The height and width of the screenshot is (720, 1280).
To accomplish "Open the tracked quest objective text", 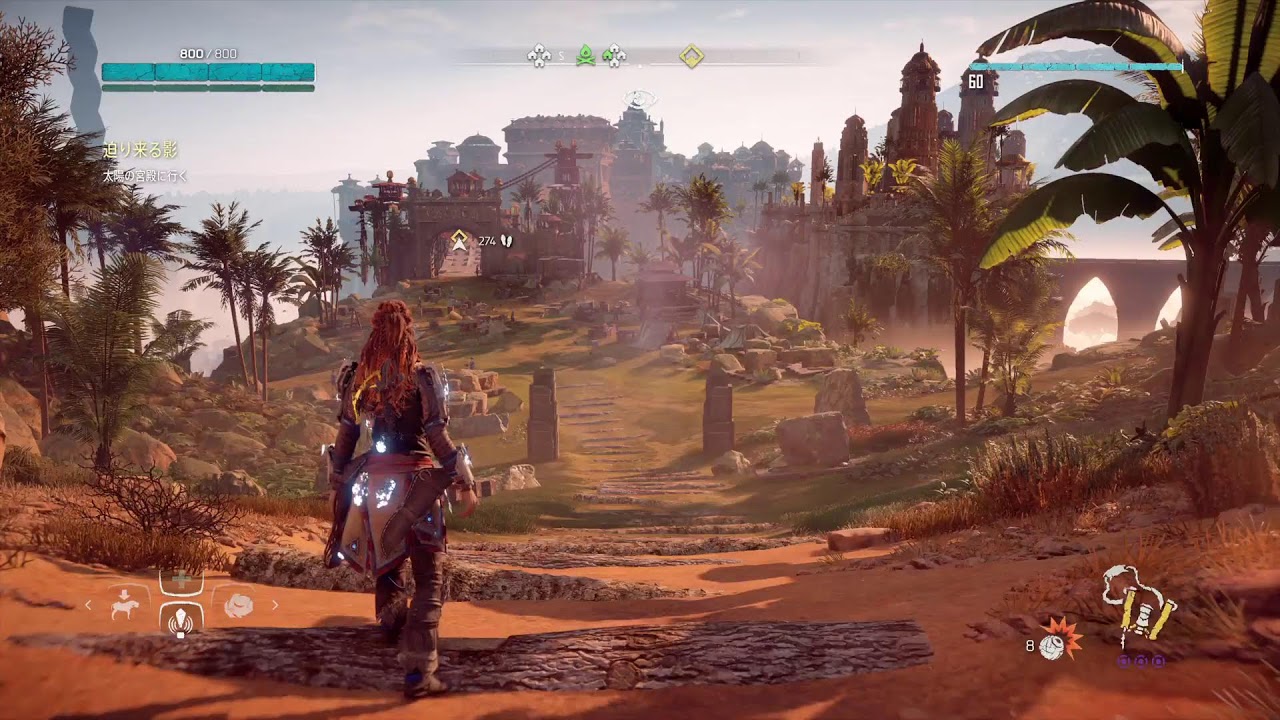I will (145, 176).
